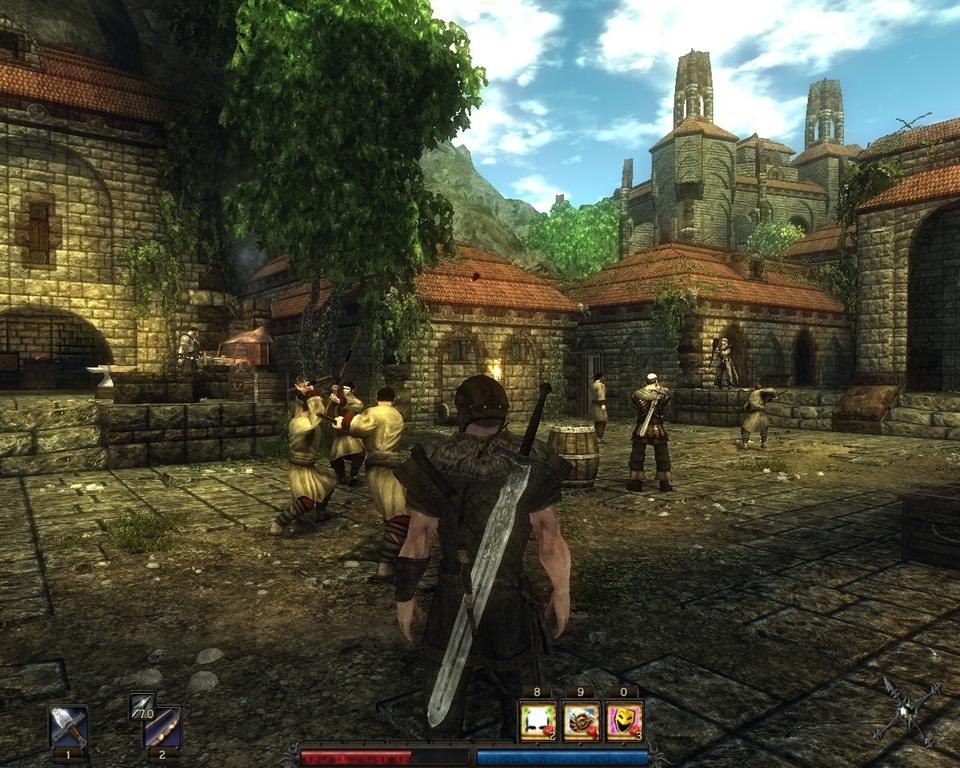Use the yellow mask item quickslot
This screenshot has height=768, width=960.
(624, 720)
